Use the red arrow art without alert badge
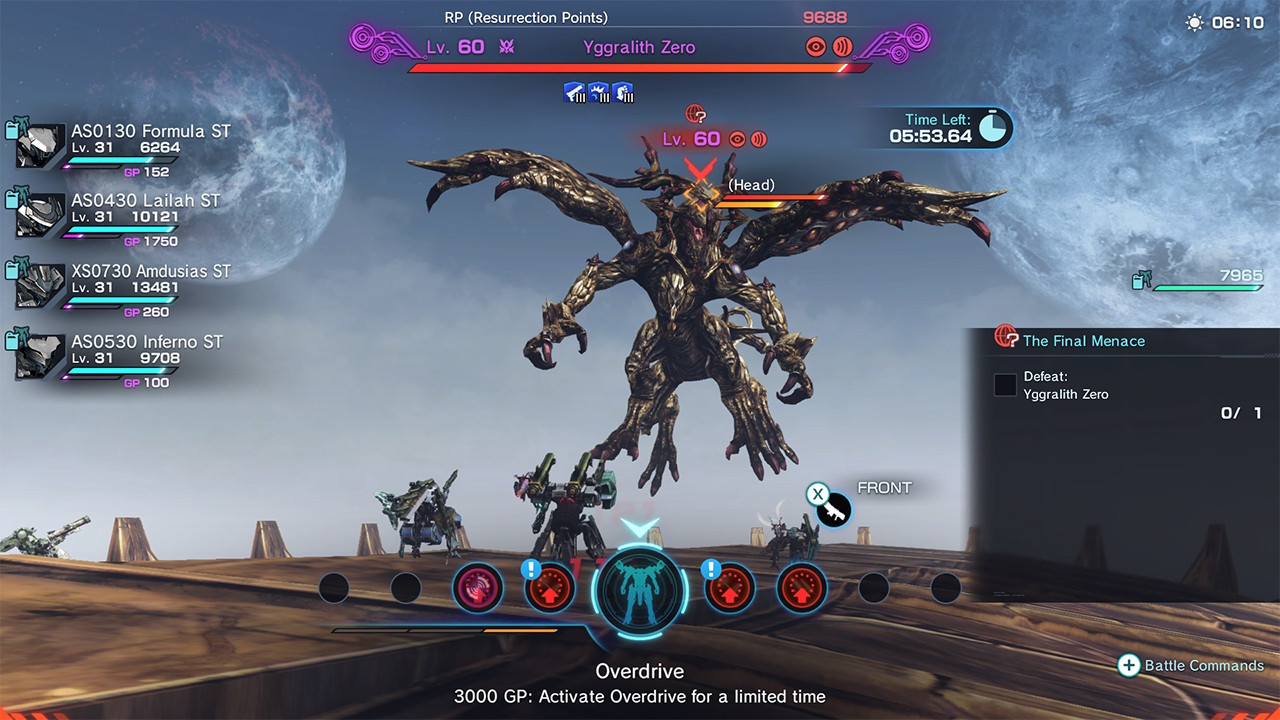Image resolution: width=1280 pixels, height=720 pixels. [802, 588]
